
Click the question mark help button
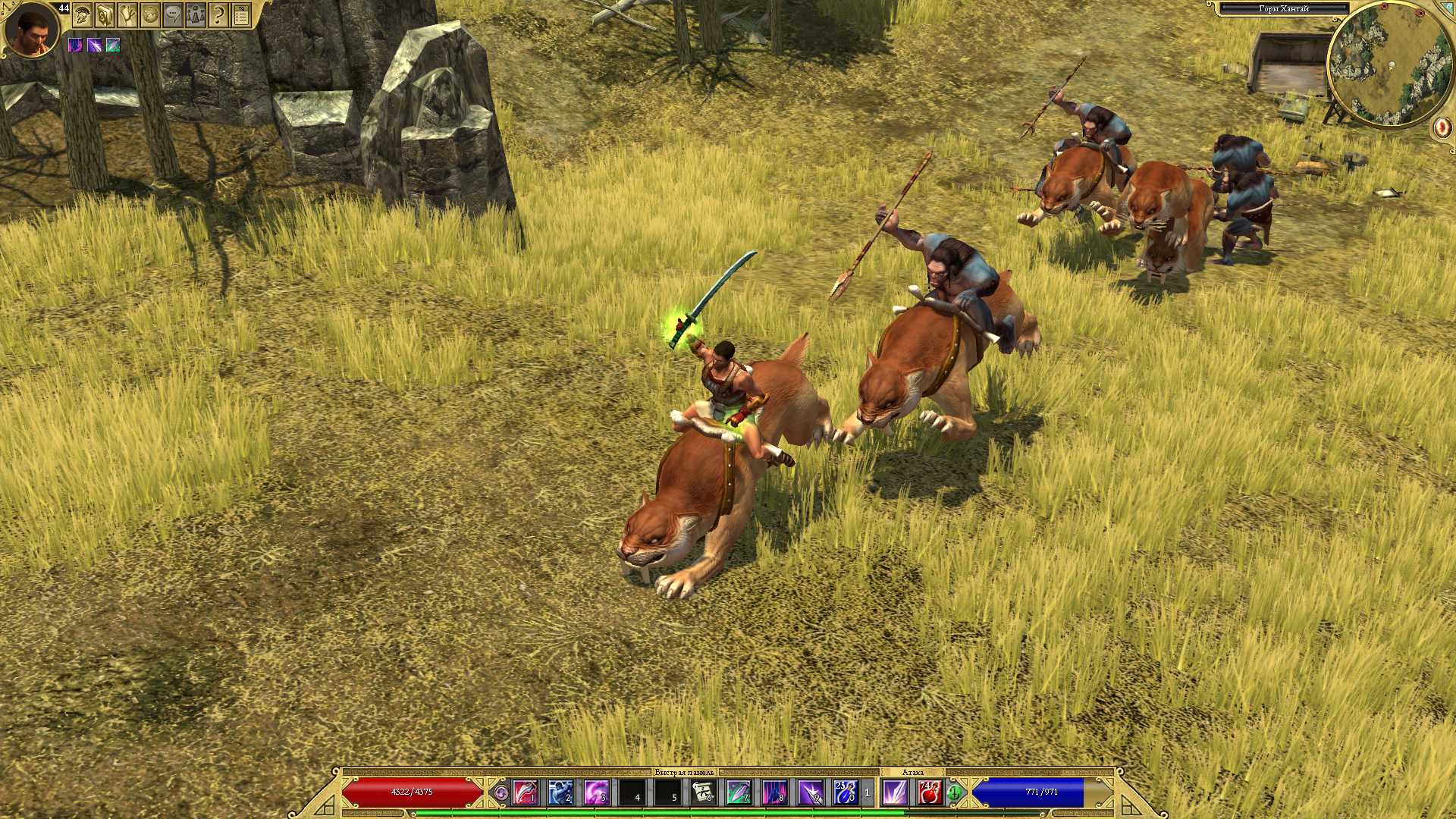(218, 14)
